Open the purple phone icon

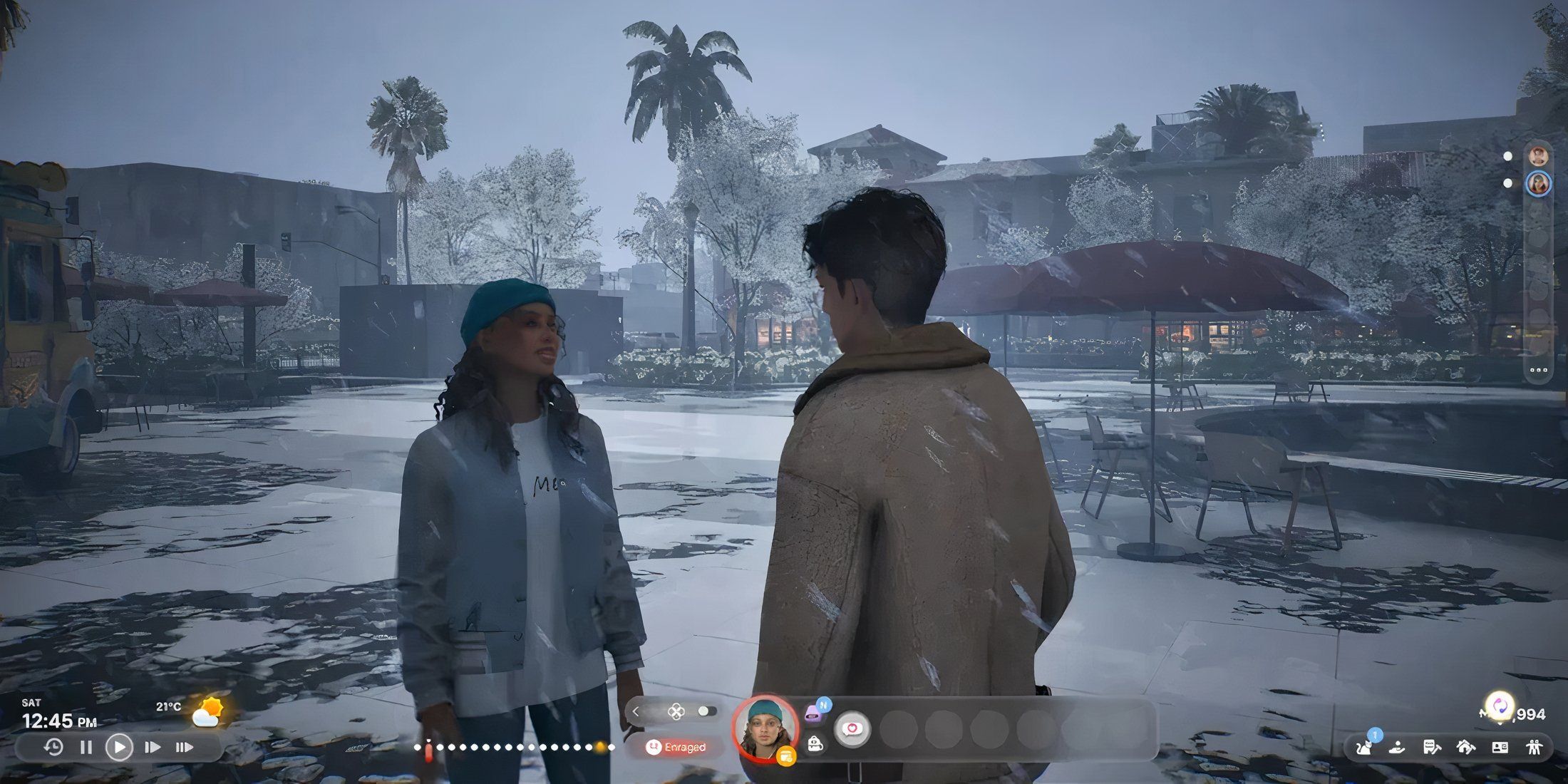(x=813, y=713)
